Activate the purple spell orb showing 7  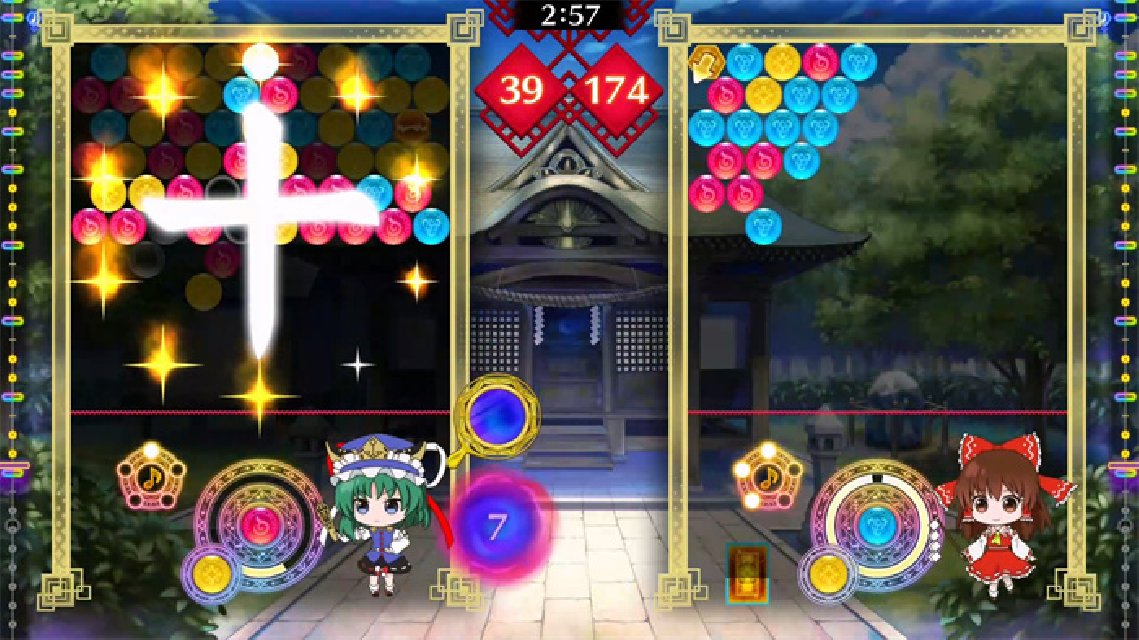coord(497,525)
